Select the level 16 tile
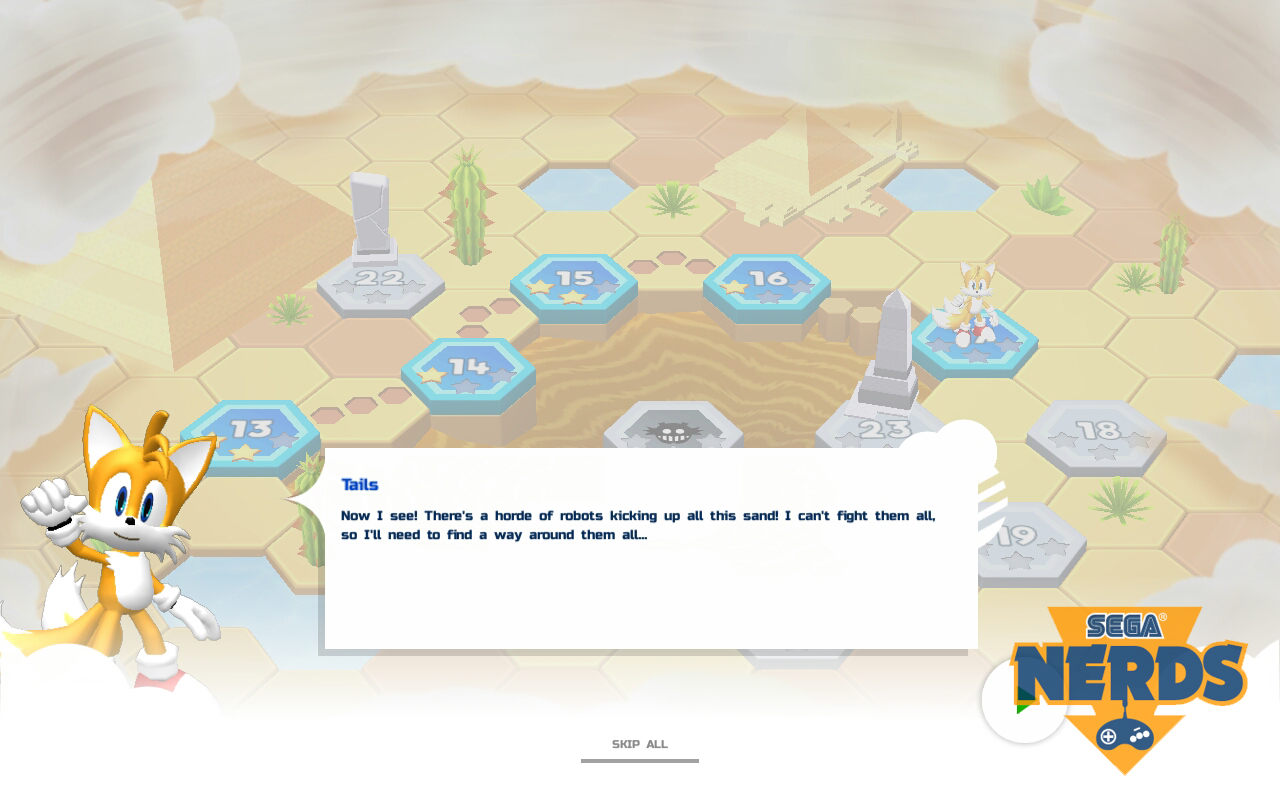This screenshot has width=1280, height=800. point(767,282)
